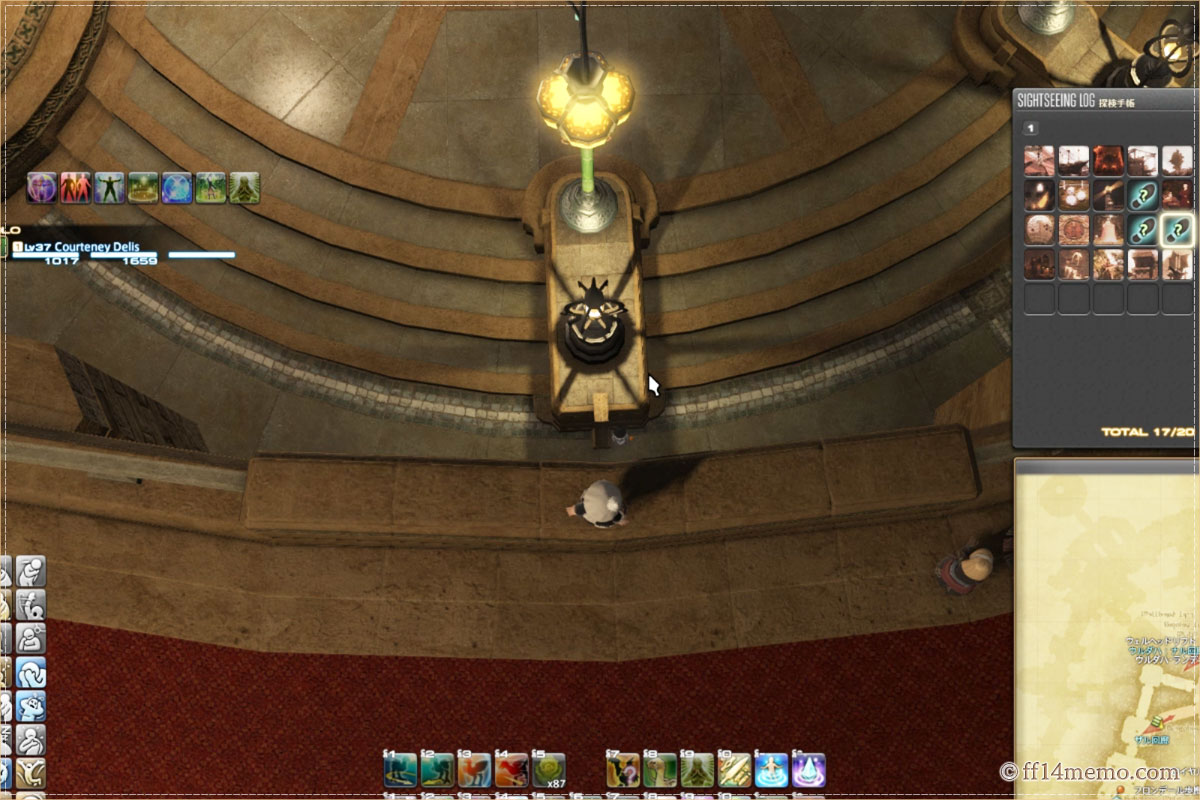Use the glowing blue figure hotbar action
This screenshot has height=800, width=1200.
[x=772, y=770]
